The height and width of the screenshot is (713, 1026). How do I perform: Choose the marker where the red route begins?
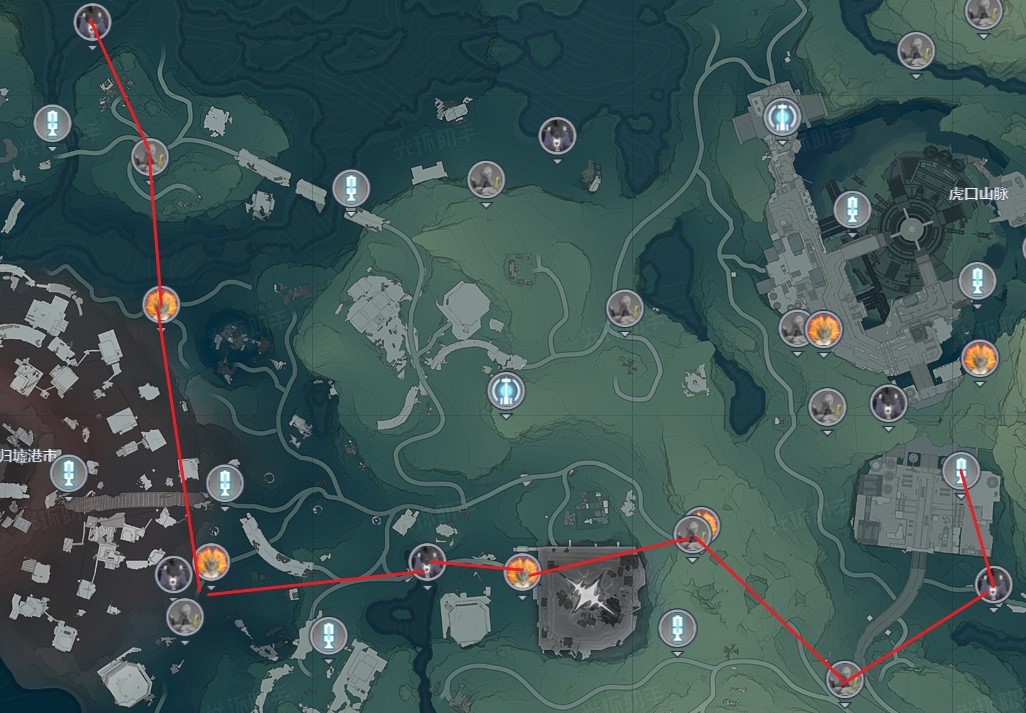click(x=92, y=21)
